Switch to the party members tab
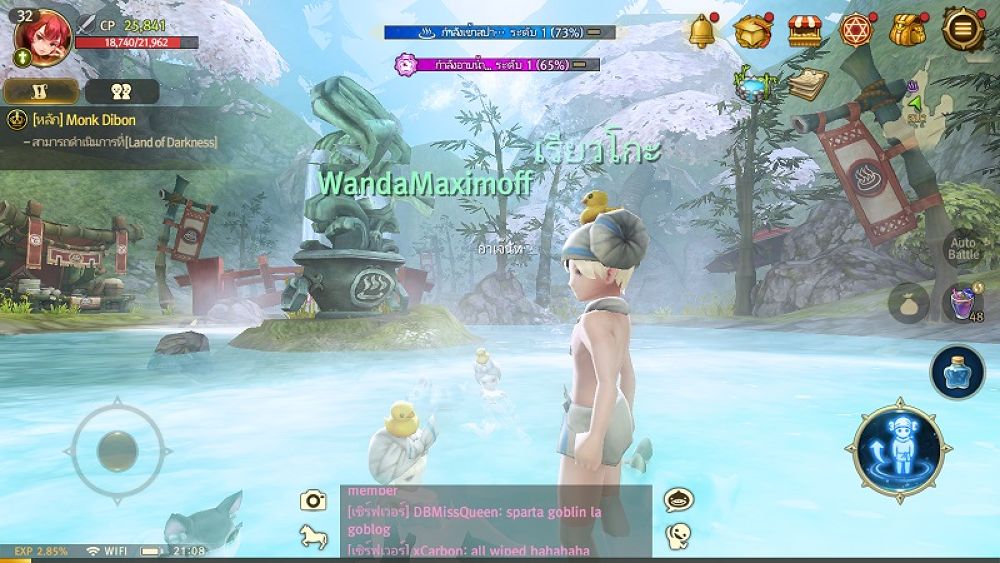 pyautogui.click(x=122, y=92)
